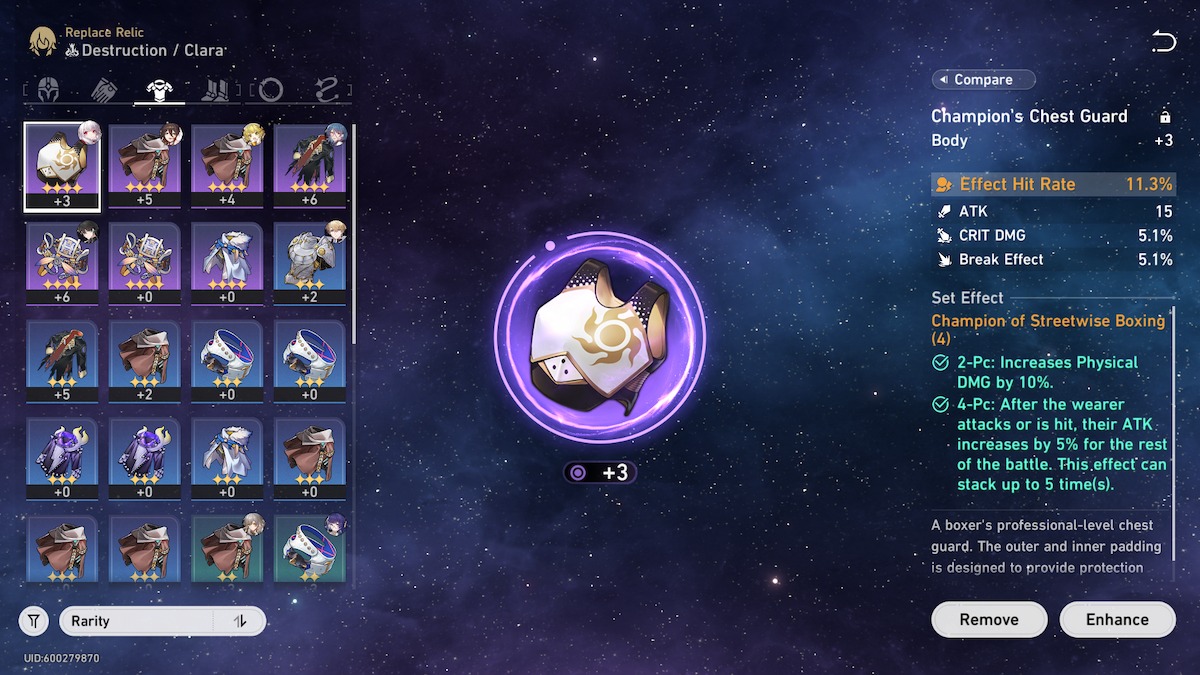Remove the equipped chest guard
This screenshot has width=1200, height=675.
pyautogui.click(x=988, y=619)
